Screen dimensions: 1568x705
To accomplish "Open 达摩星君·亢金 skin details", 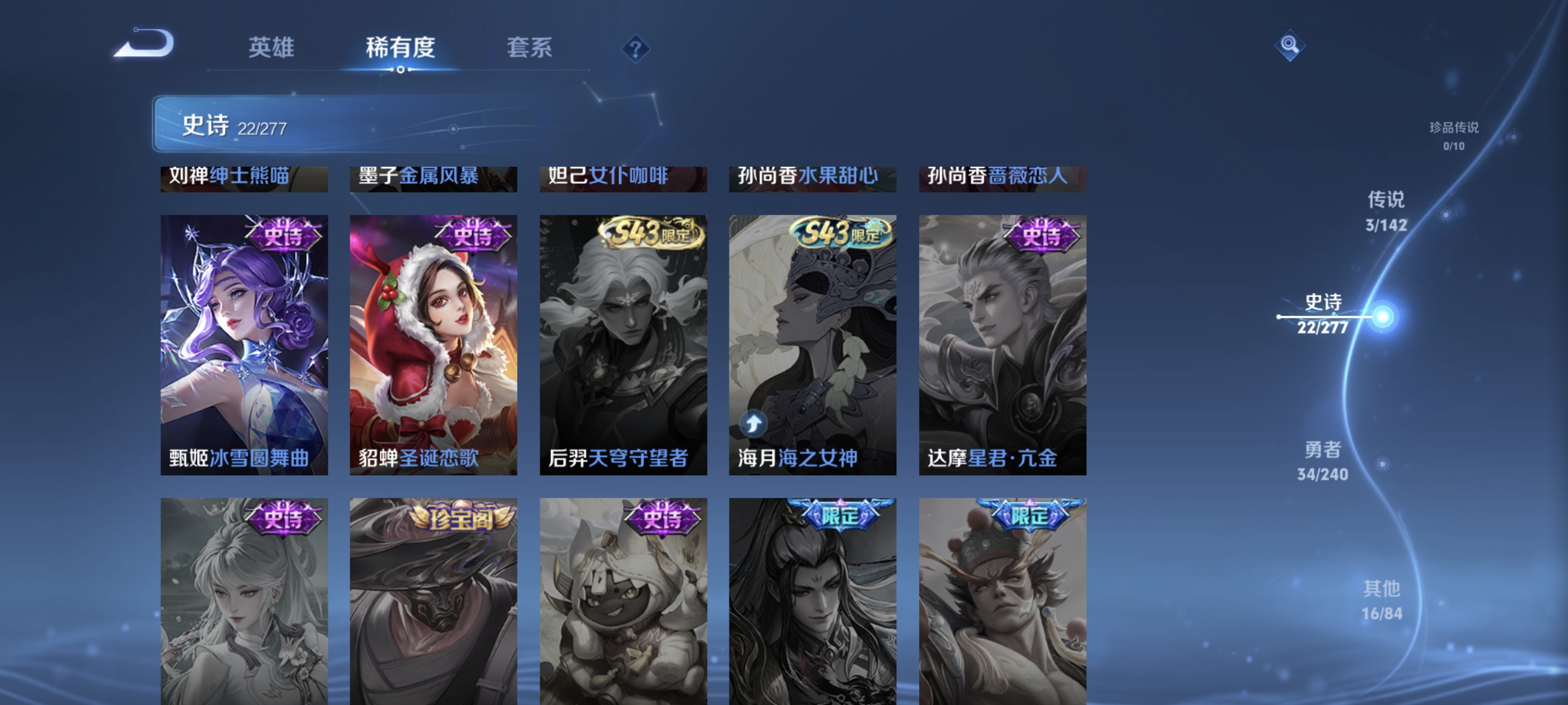I will [1002, 341].
